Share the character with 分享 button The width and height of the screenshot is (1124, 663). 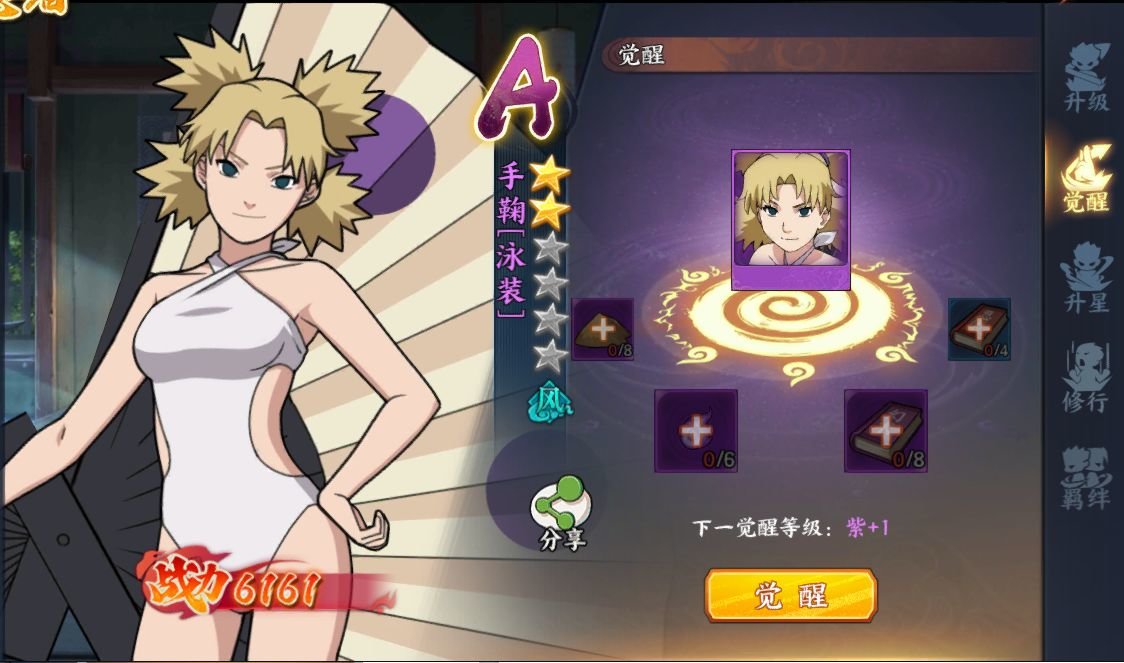pos(560,512)
